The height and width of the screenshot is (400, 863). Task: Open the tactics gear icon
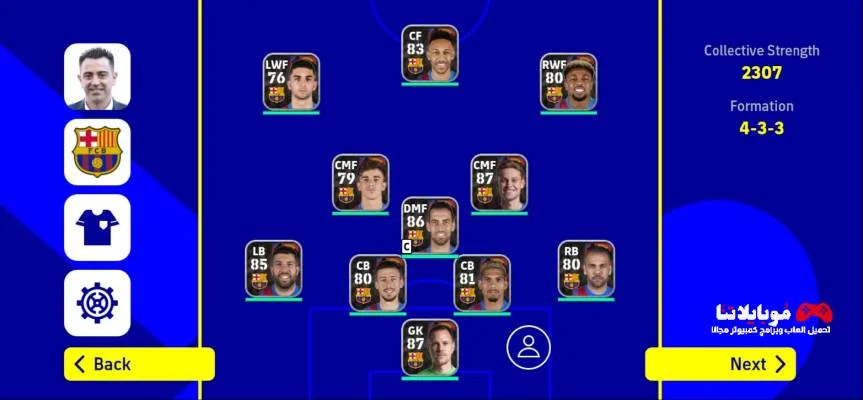(97, 303)
